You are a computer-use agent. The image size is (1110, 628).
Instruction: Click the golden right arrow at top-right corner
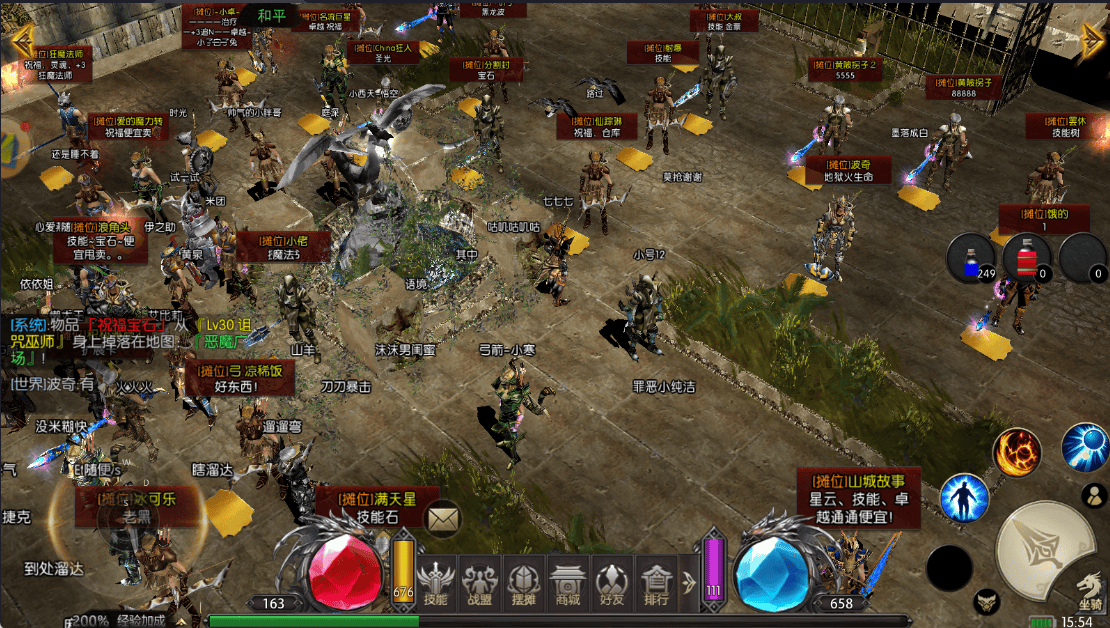coord(1092,44)
